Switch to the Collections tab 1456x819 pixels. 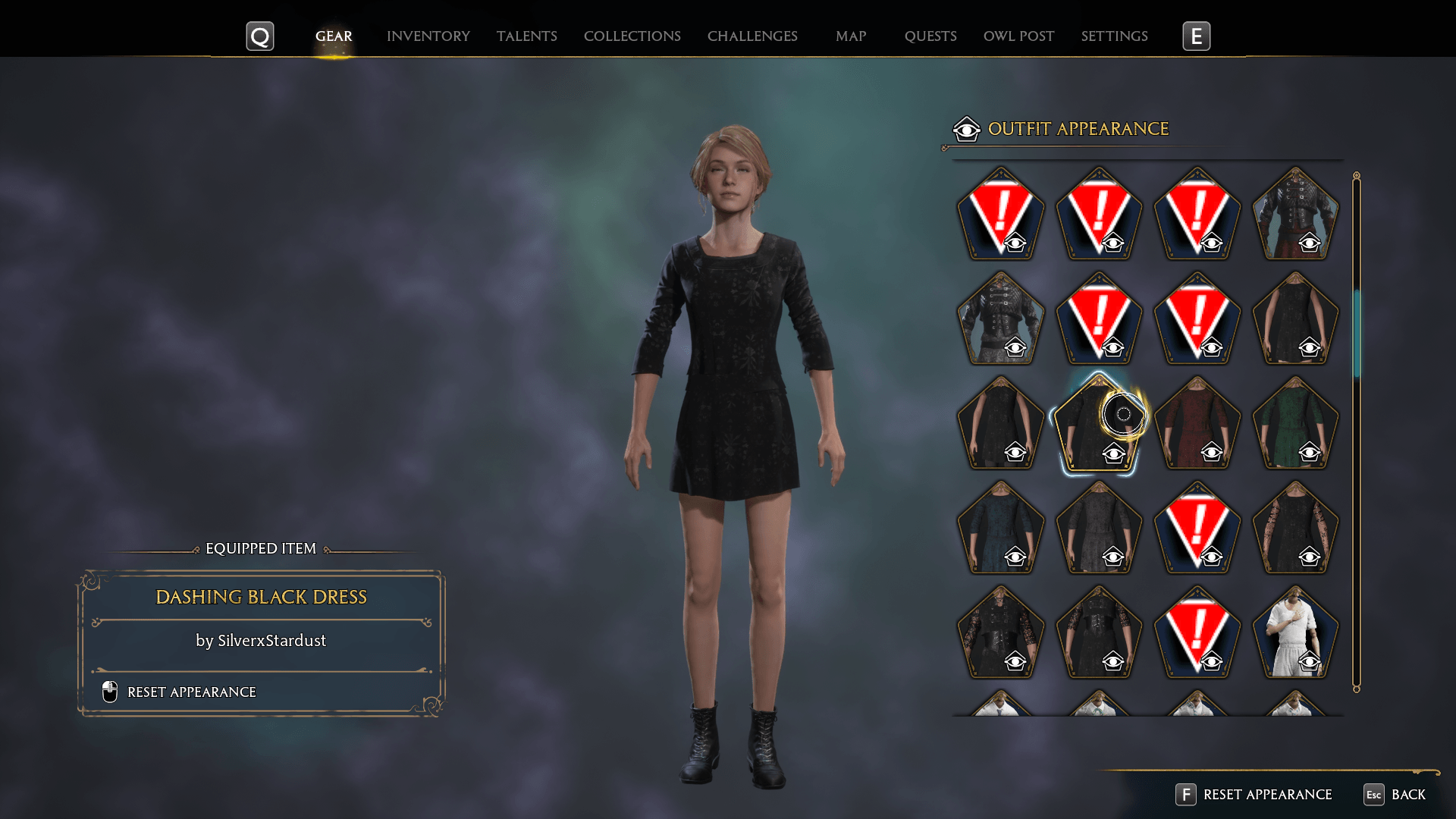coord(632,36)
